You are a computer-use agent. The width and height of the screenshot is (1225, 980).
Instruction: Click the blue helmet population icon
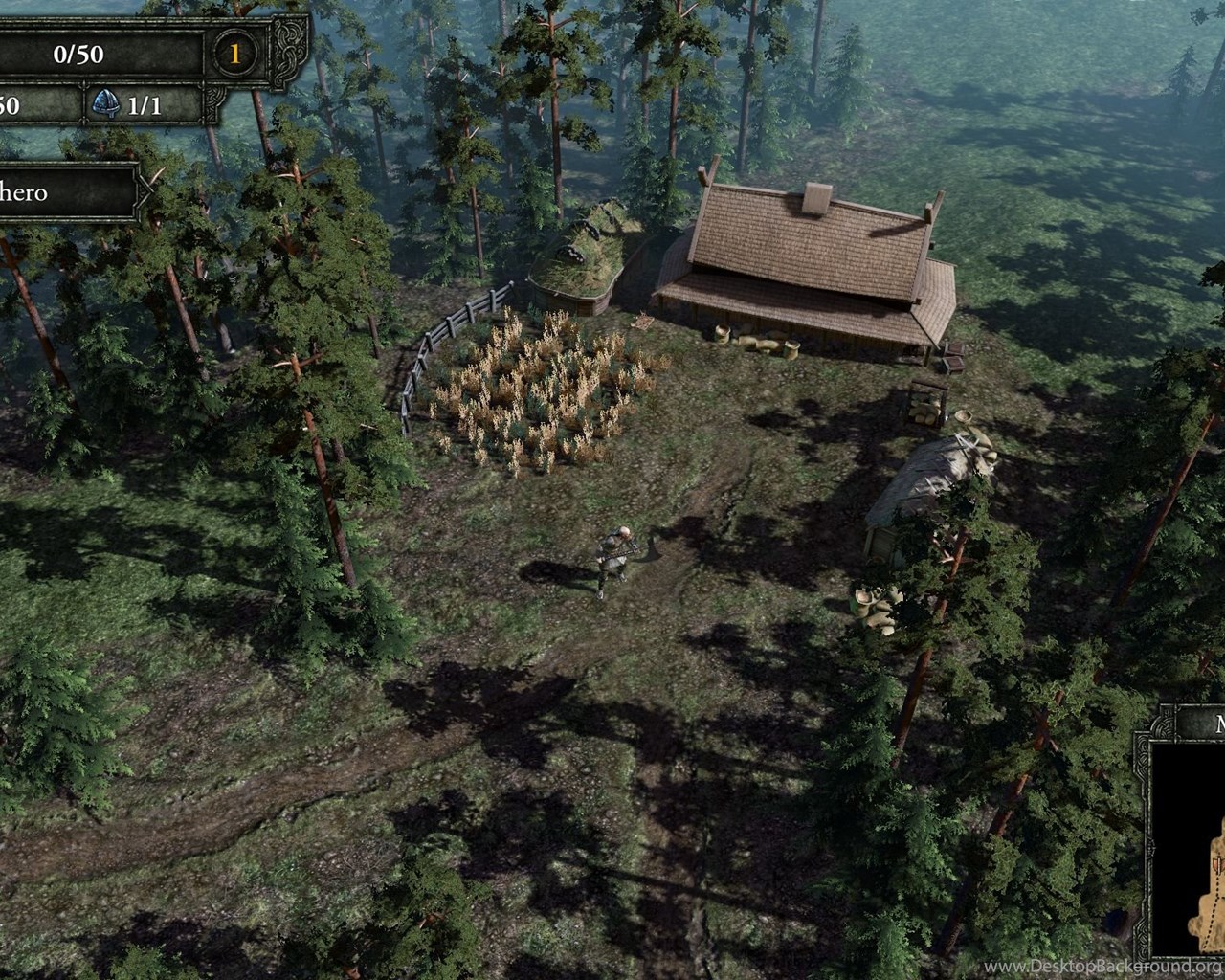coord(104,104)
